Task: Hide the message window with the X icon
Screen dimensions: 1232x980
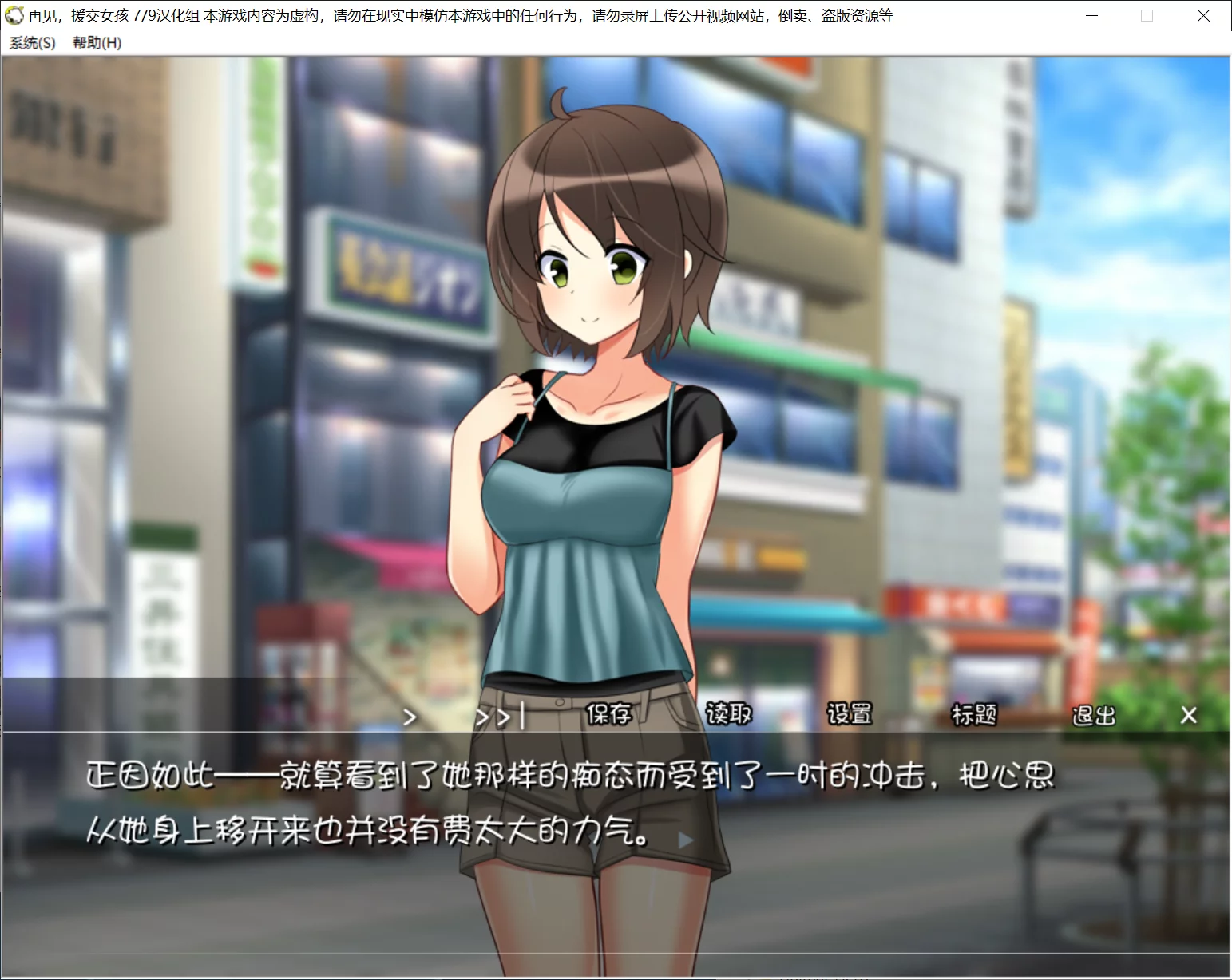Action: pyautogui.click(x=1187, y=716)
